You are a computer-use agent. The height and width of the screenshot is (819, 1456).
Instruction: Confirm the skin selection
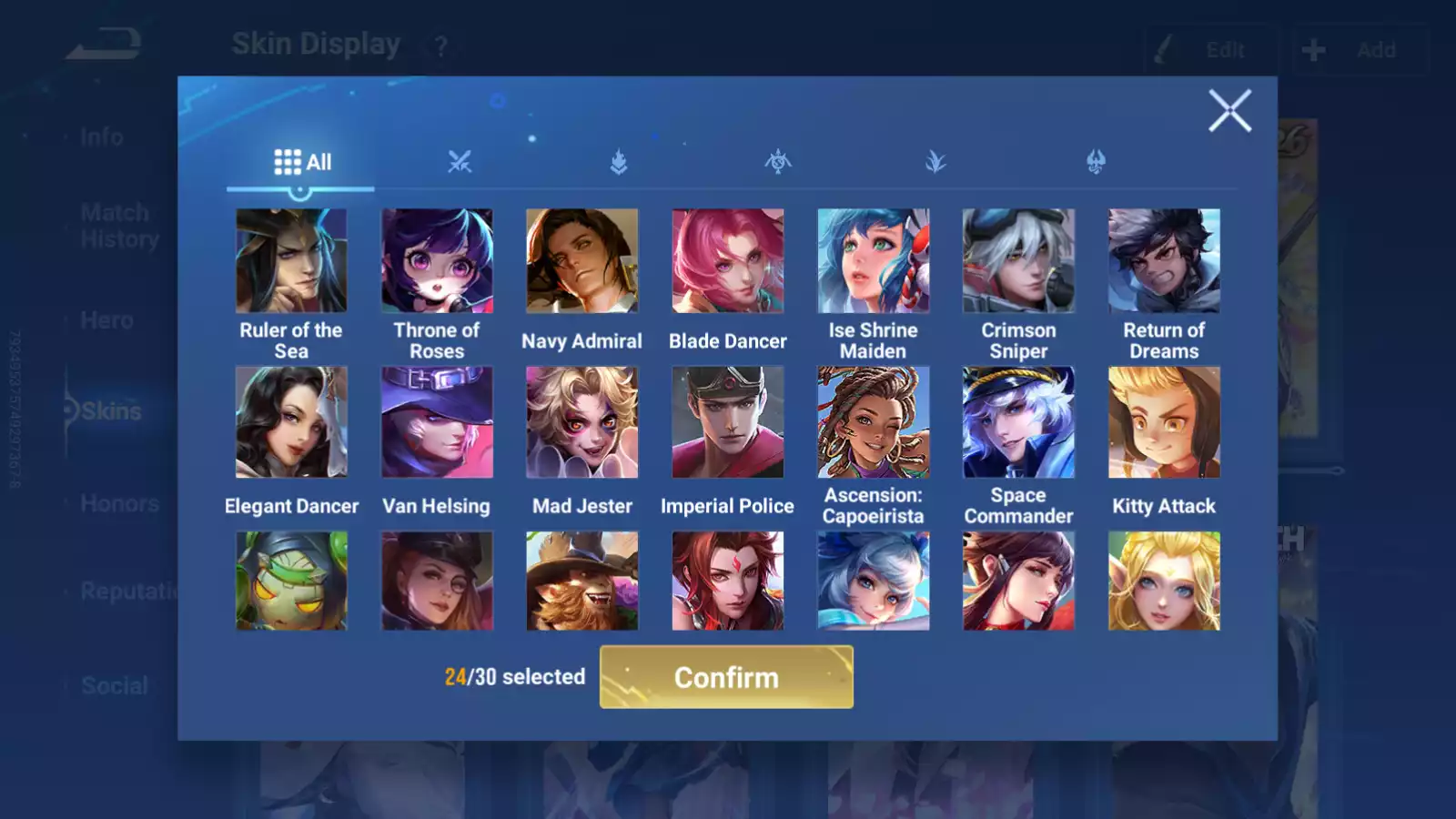point(726,677)
